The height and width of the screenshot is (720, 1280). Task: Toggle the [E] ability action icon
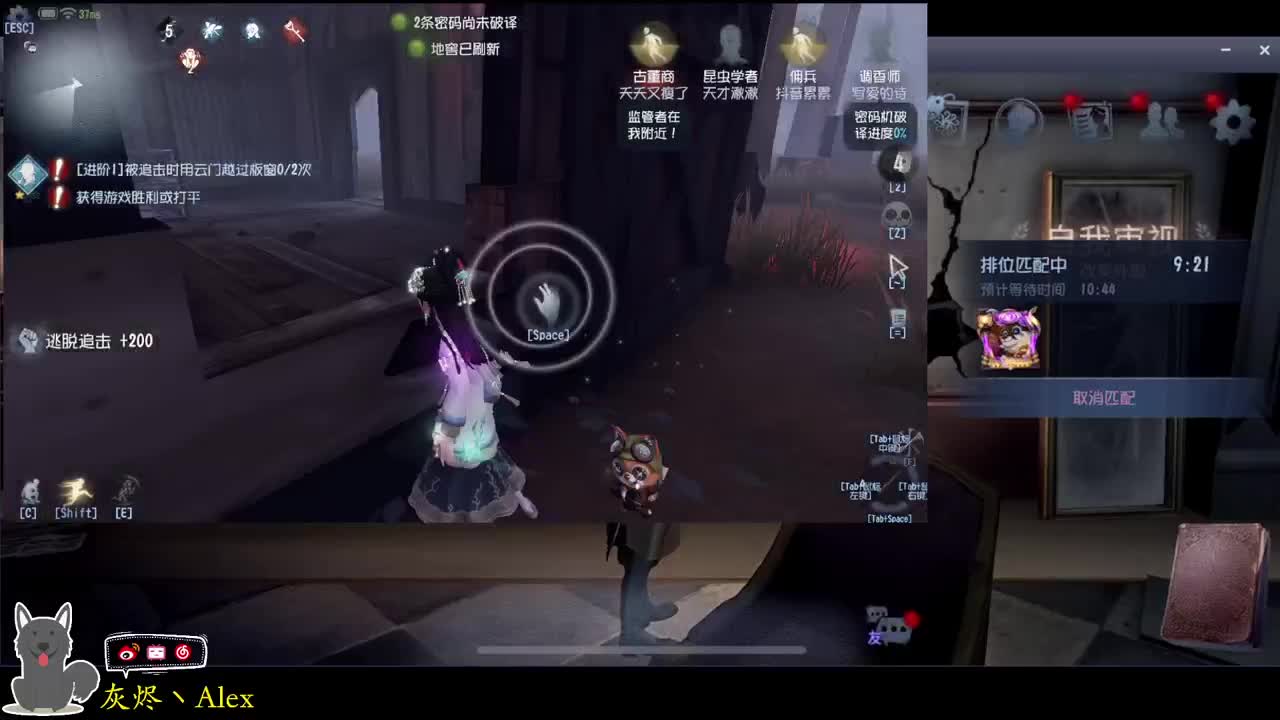[122, 491]
